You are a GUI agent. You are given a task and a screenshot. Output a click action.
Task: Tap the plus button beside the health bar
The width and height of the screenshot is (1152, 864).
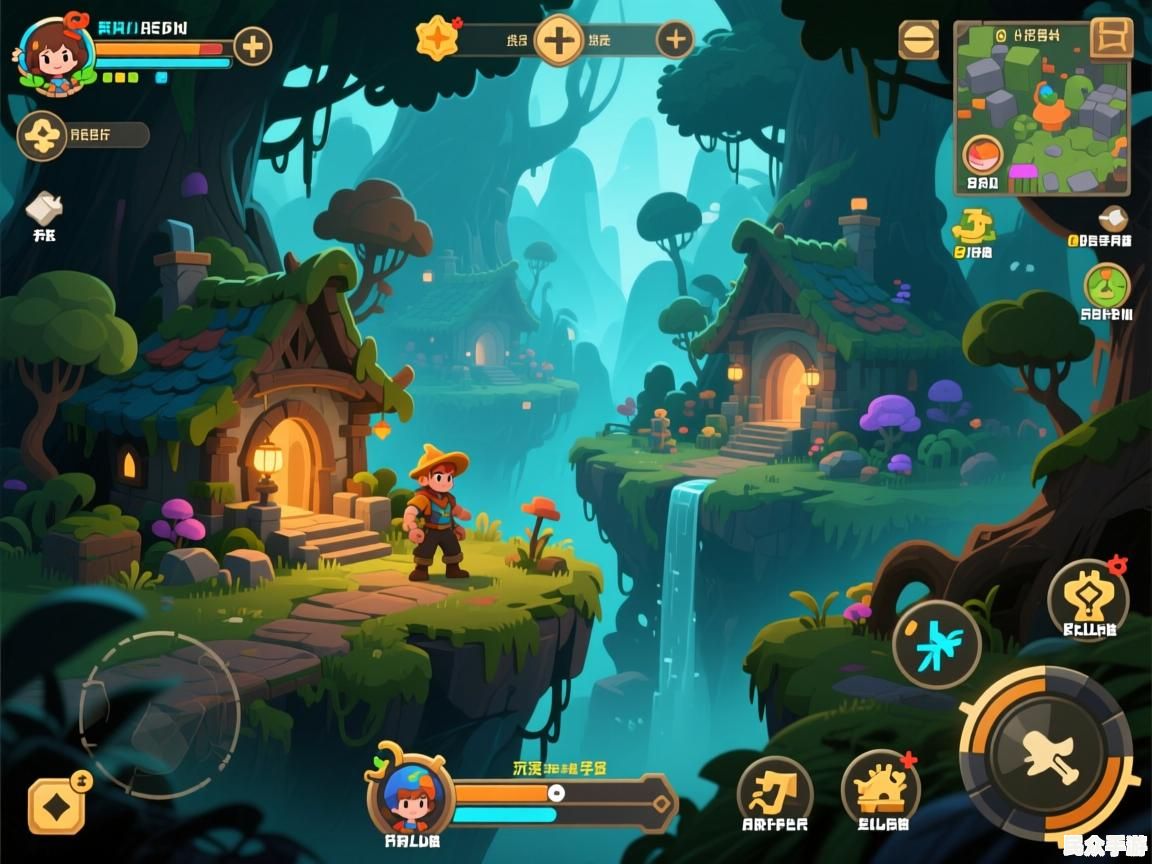click(252, 46)
